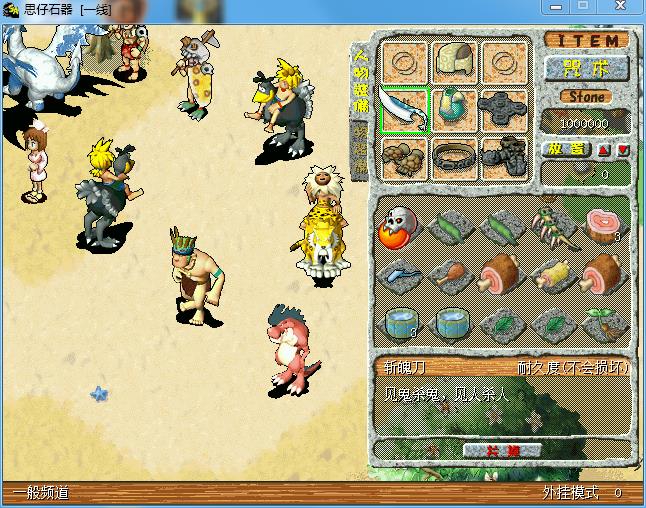Click the 放置 place button

(565, 149)
